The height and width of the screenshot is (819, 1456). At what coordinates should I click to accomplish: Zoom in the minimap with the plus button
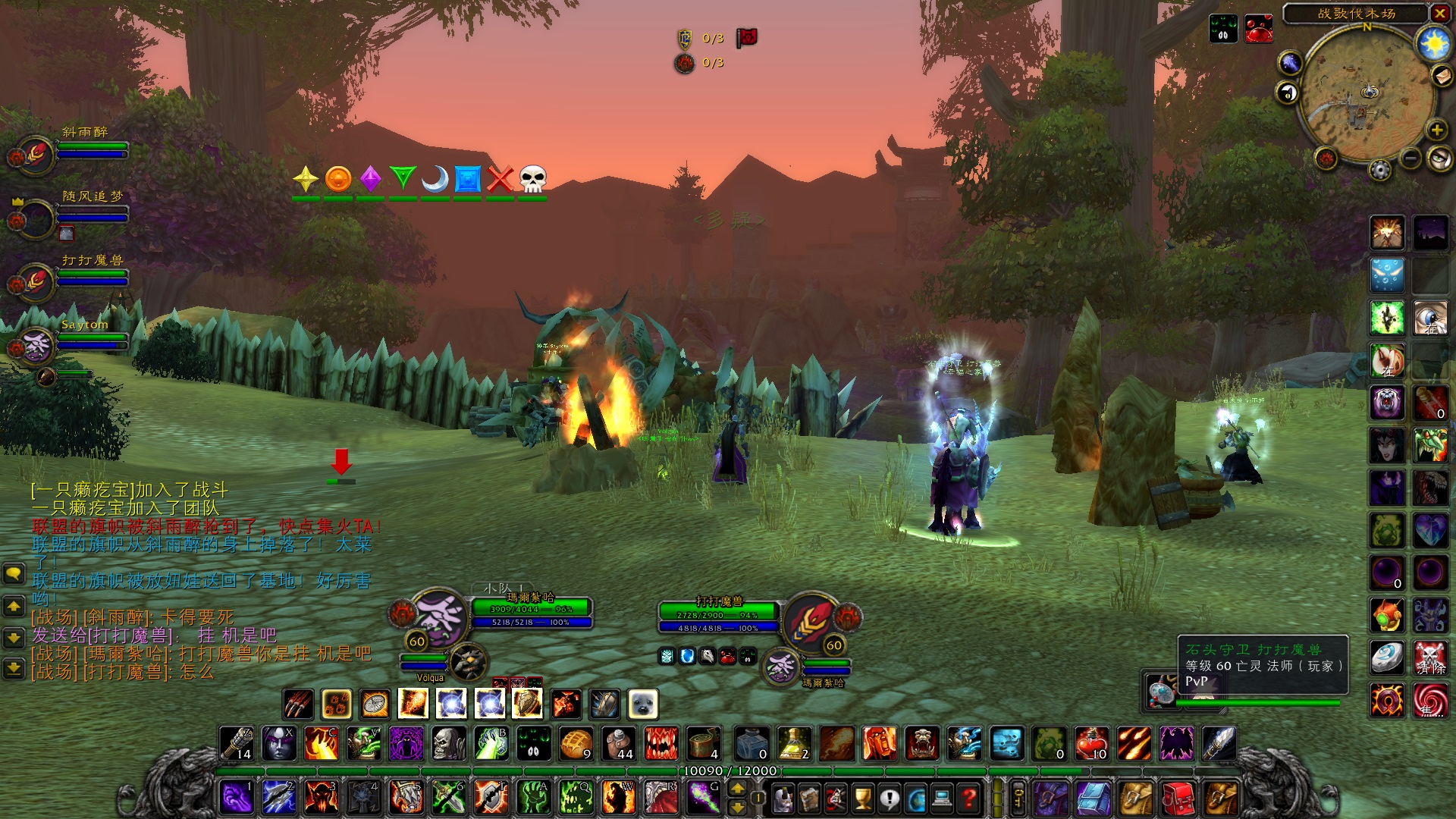[1436, 130]
